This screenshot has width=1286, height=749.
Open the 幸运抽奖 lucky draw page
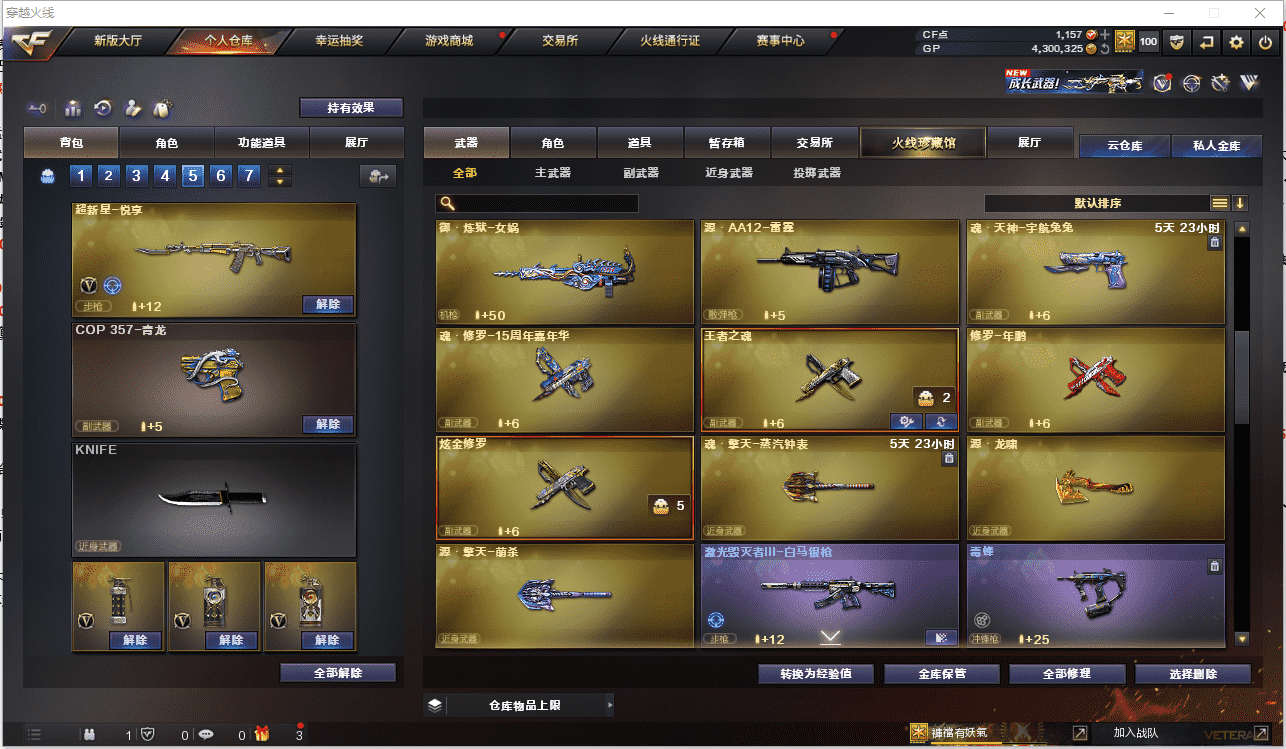coord(339,41)
